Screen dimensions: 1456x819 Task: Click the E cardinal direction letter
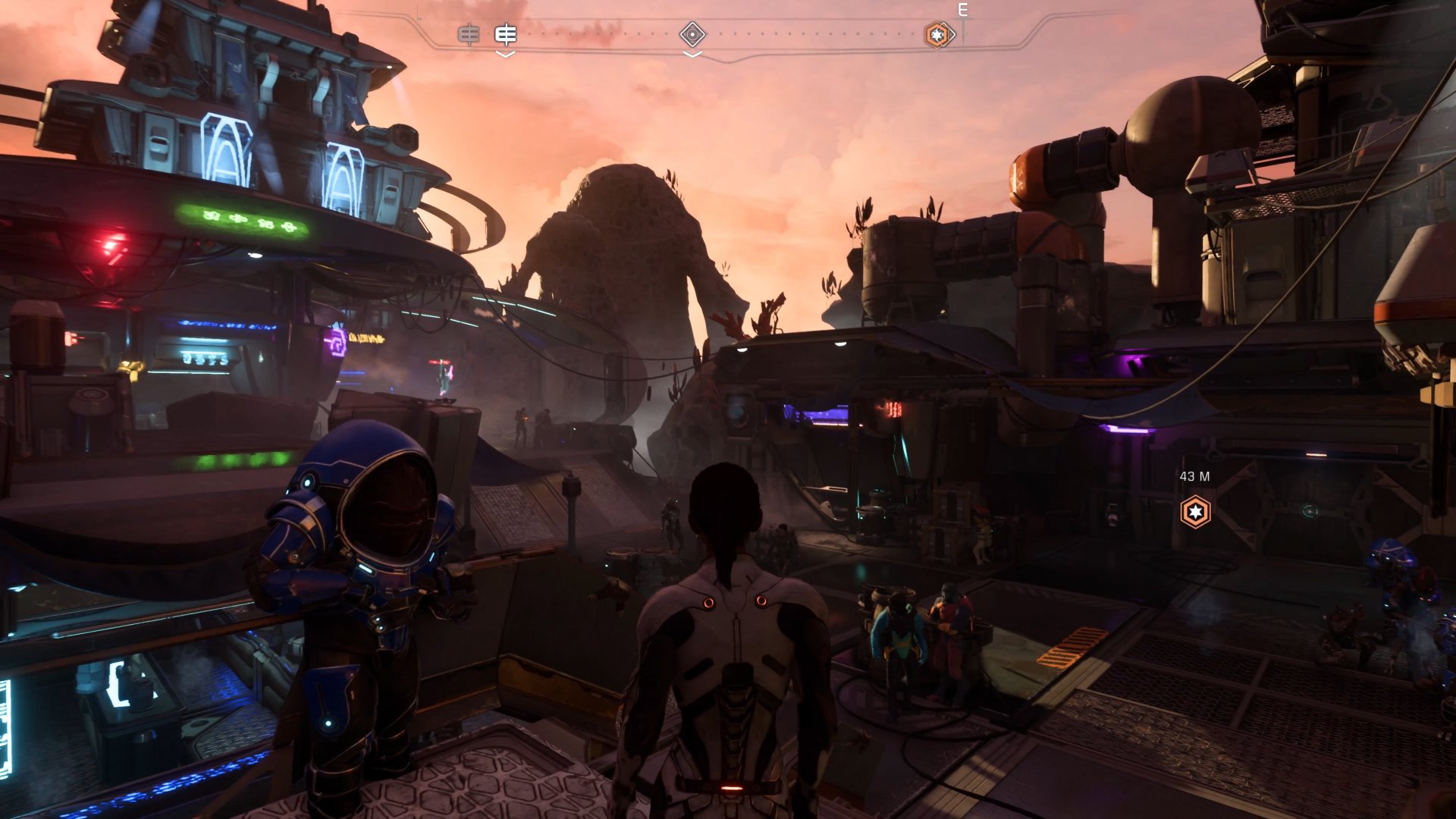pos(962,10)
